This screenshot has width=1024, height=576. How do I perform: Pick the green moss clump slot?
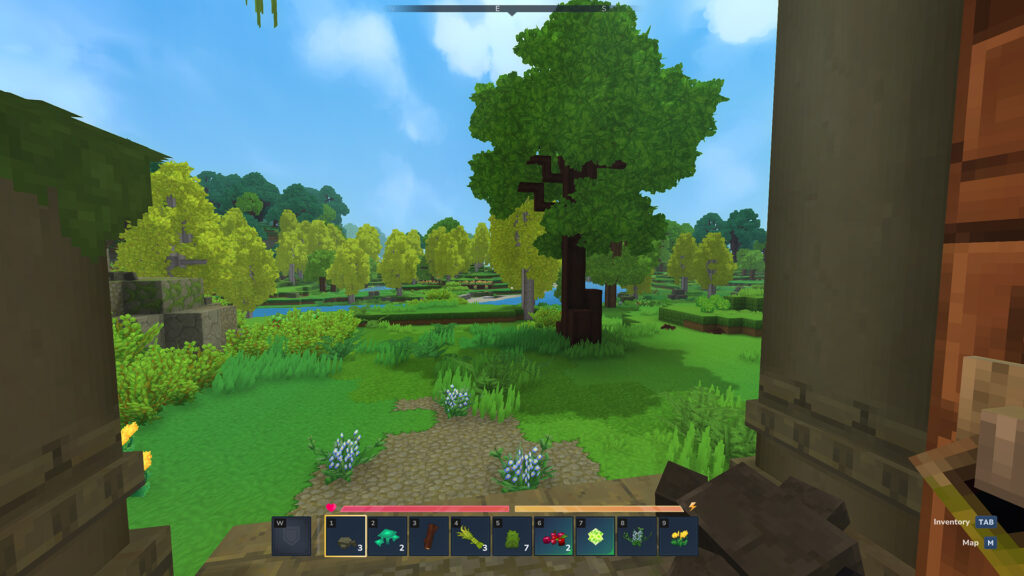[512, 536]
